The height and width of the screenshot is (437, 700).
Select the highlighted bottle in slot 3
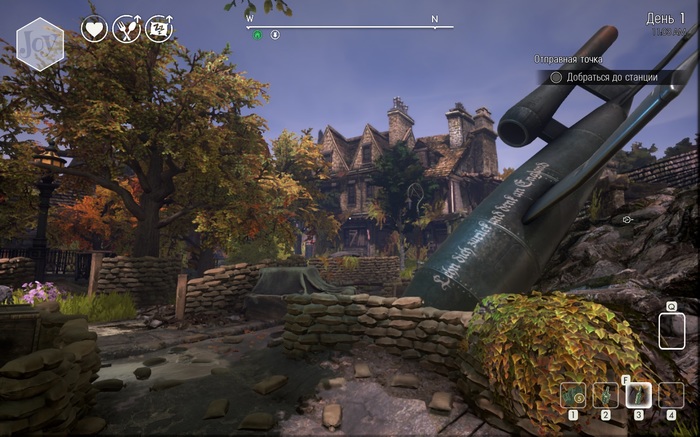pyautogui.click(x=638, y=395)
